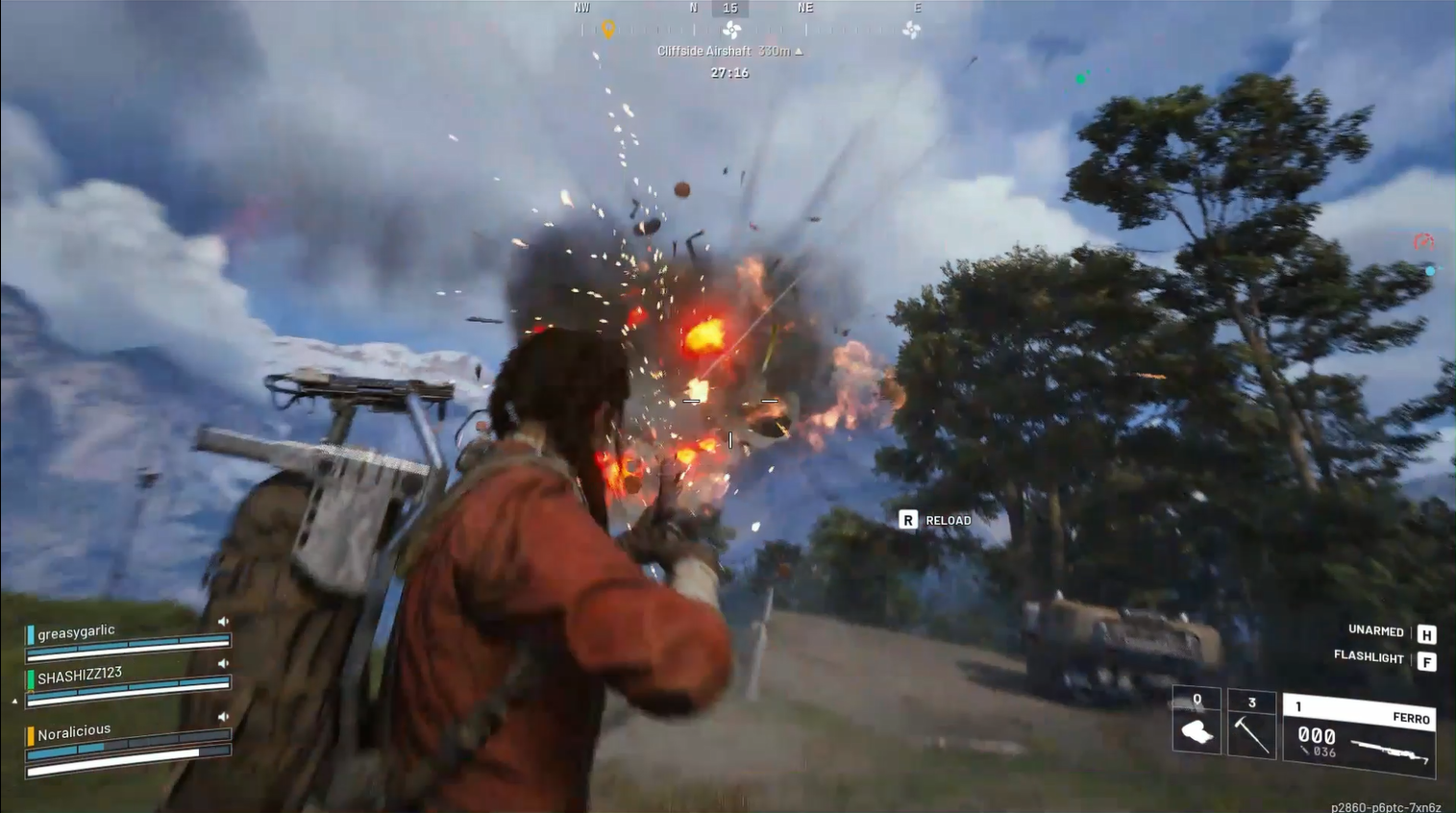The image size is (1456, 813).
Task: Click the F key icon beside FLASHLIGHT
Action: 1426,660
